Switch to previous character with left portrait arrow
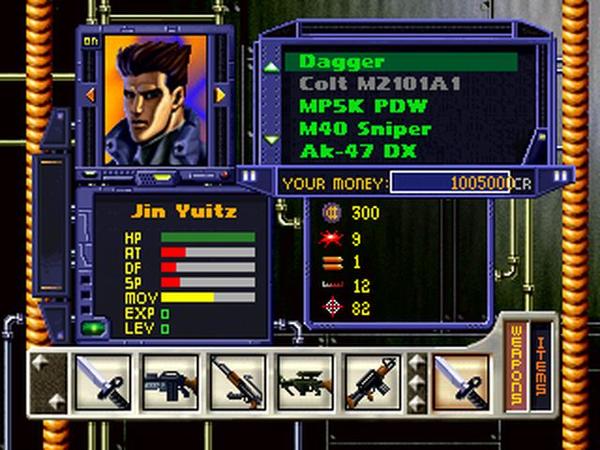This screenshot has width=600, height=450. point(91,95)
